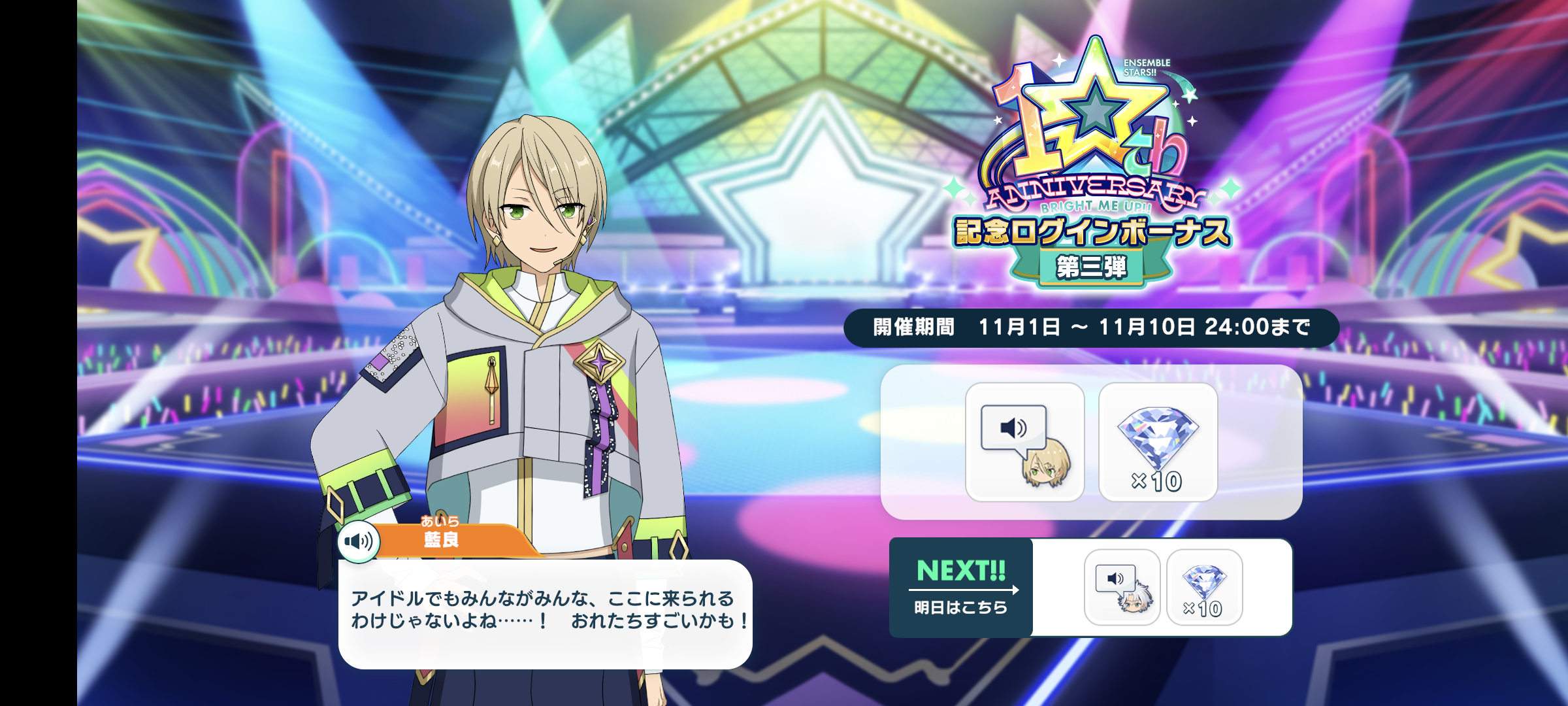View tomorrow's voice reward with white-haired character

coord(1122,587)
